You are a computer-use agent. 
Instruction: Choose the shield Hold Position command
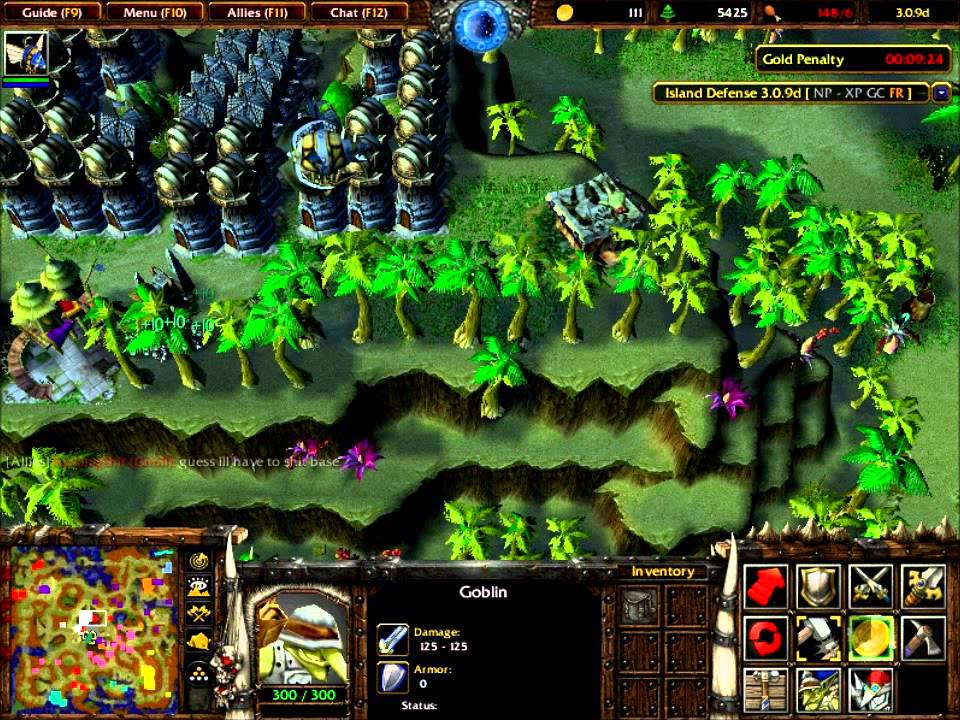point(818,587)
